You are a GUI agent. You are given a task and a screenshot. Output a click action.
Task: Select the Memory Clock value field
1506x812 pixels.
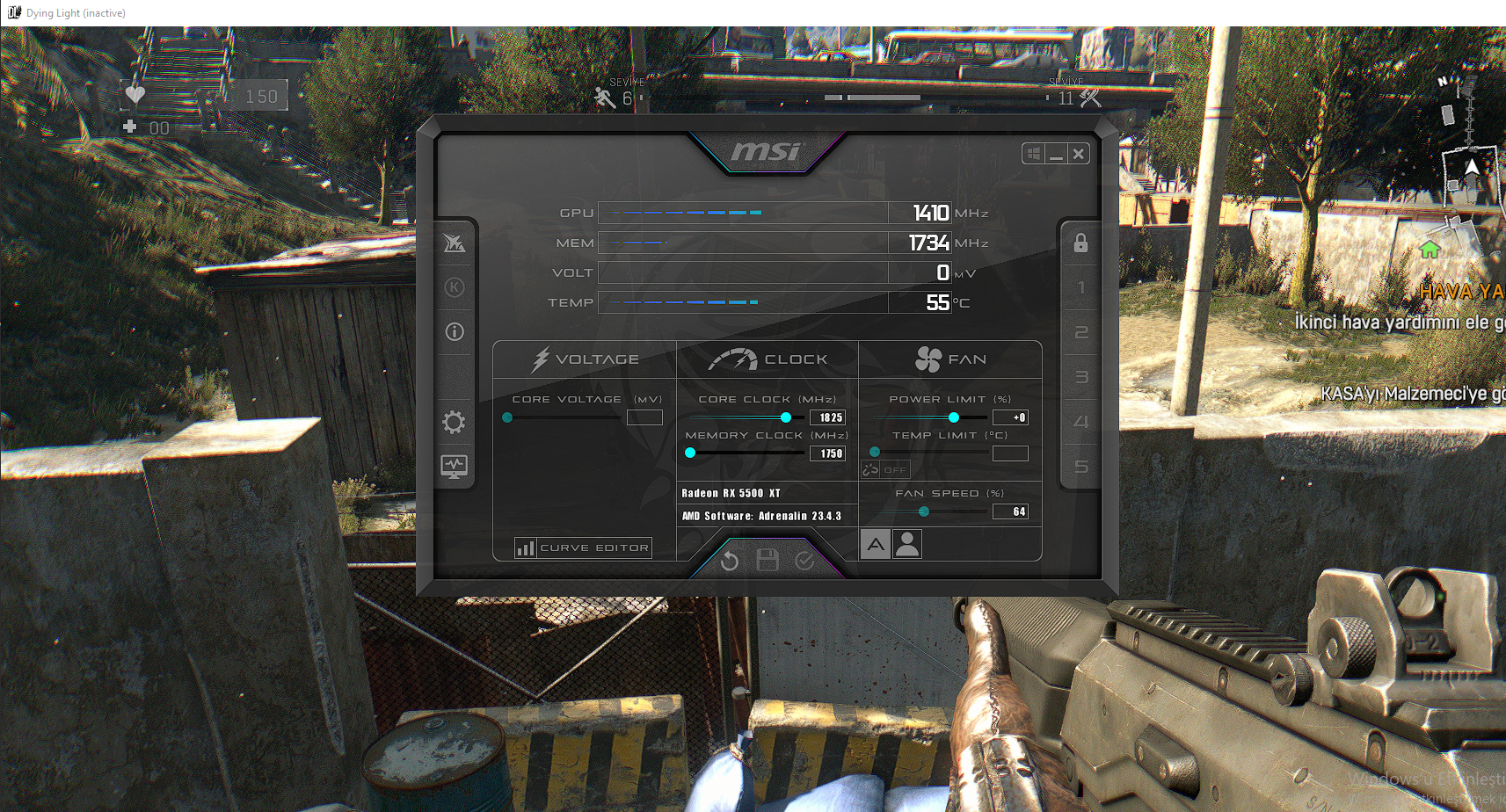click(828, 453)
